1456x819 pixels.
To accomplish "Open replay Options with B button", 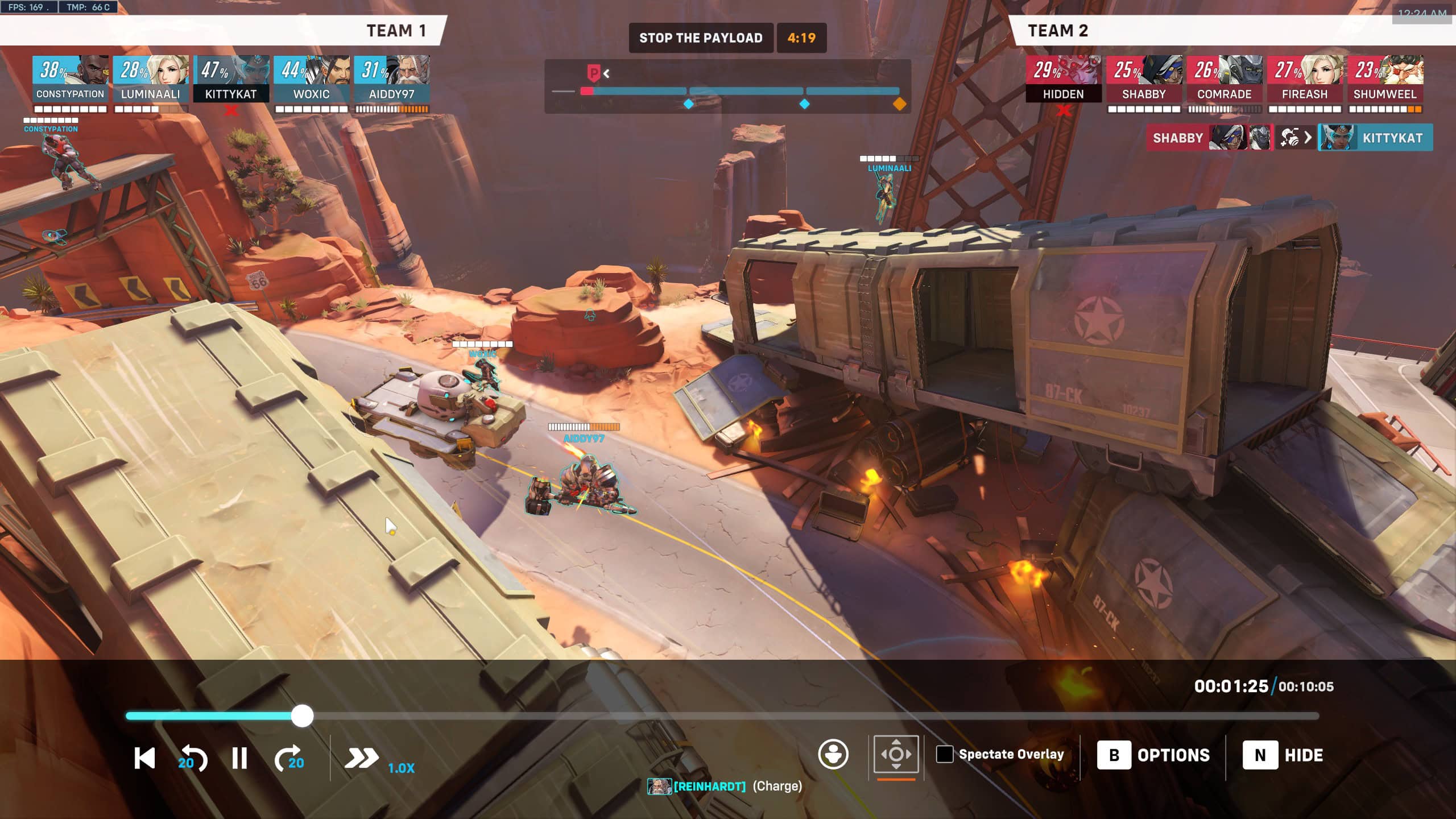I will [x=1154, y=755].
